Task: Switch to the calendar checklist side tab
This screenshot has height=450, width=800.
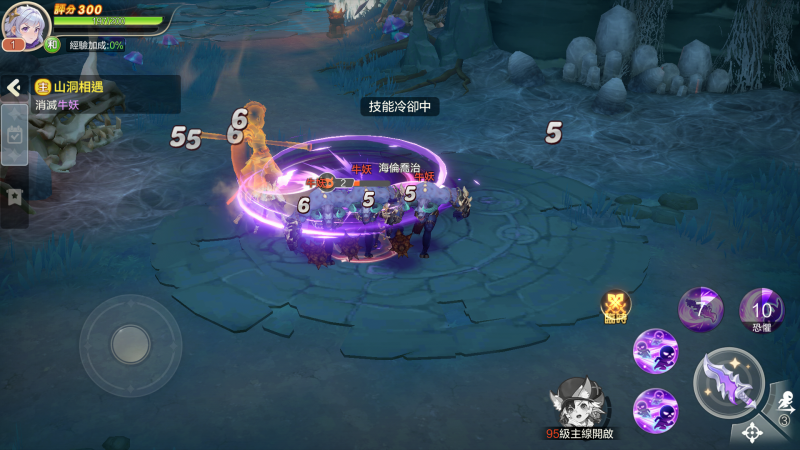Action: point(14,140)
